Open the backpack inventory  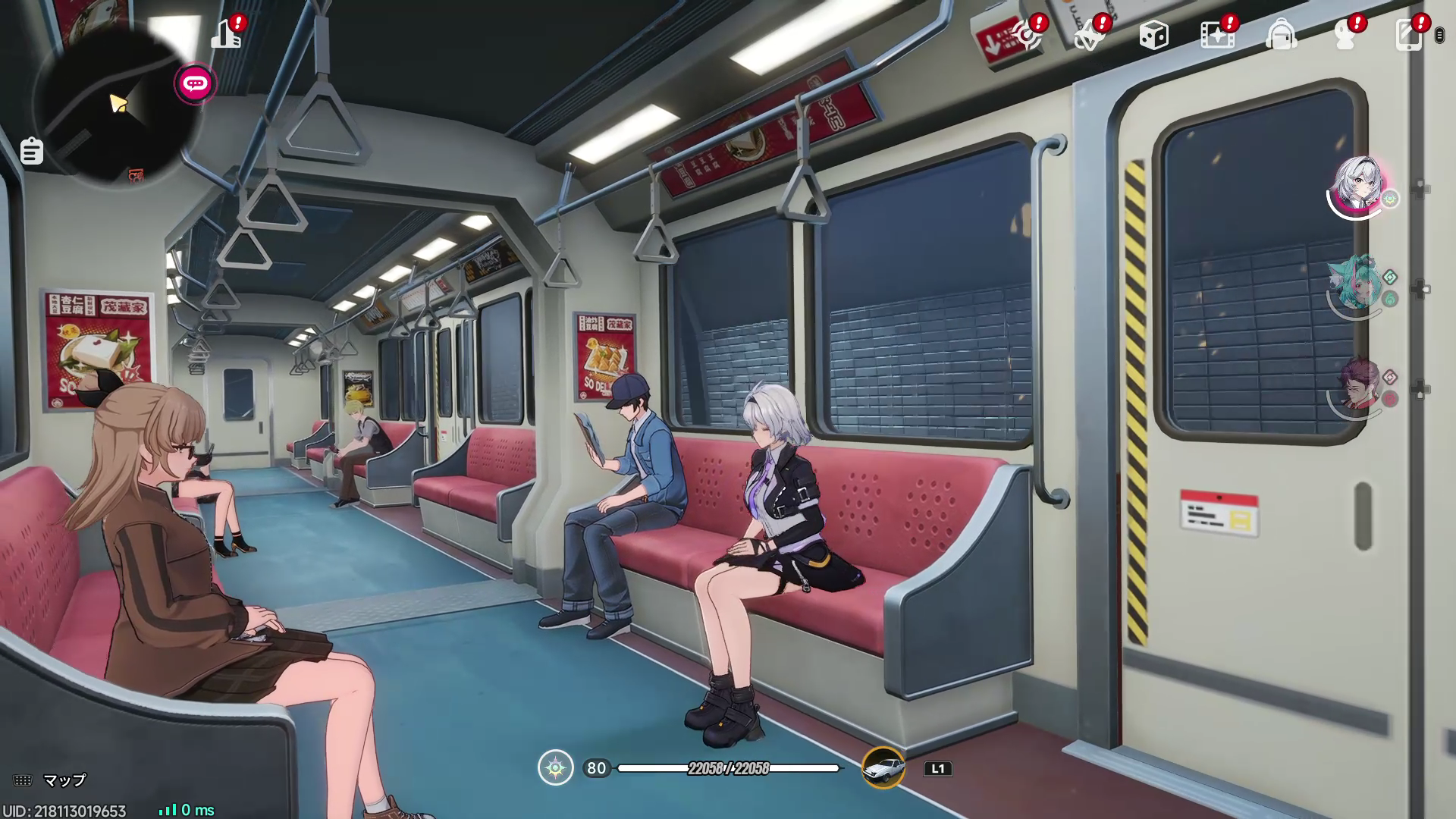click(1281, 36)
